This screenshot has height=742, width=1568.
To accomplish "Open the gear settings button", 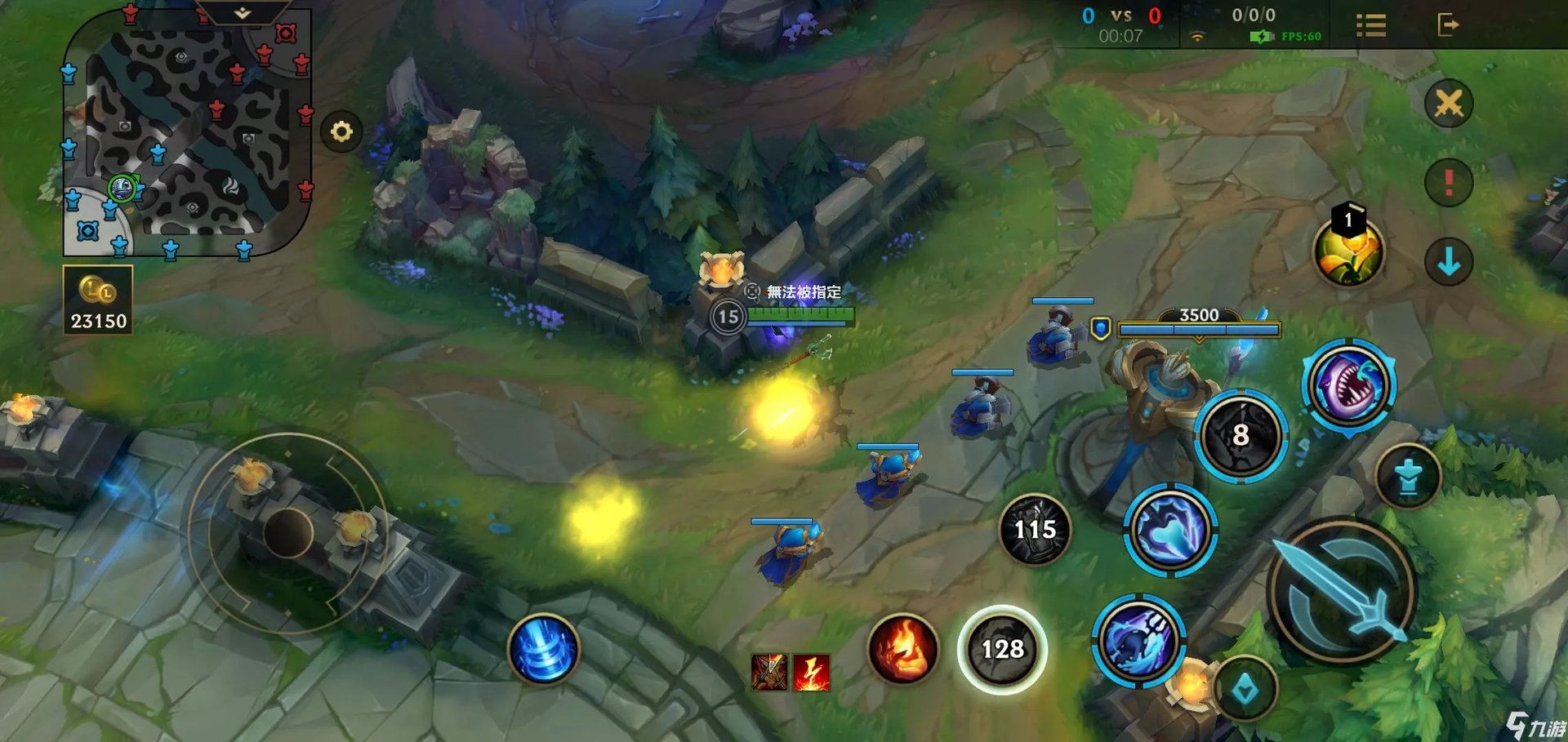I will point(341,131).
